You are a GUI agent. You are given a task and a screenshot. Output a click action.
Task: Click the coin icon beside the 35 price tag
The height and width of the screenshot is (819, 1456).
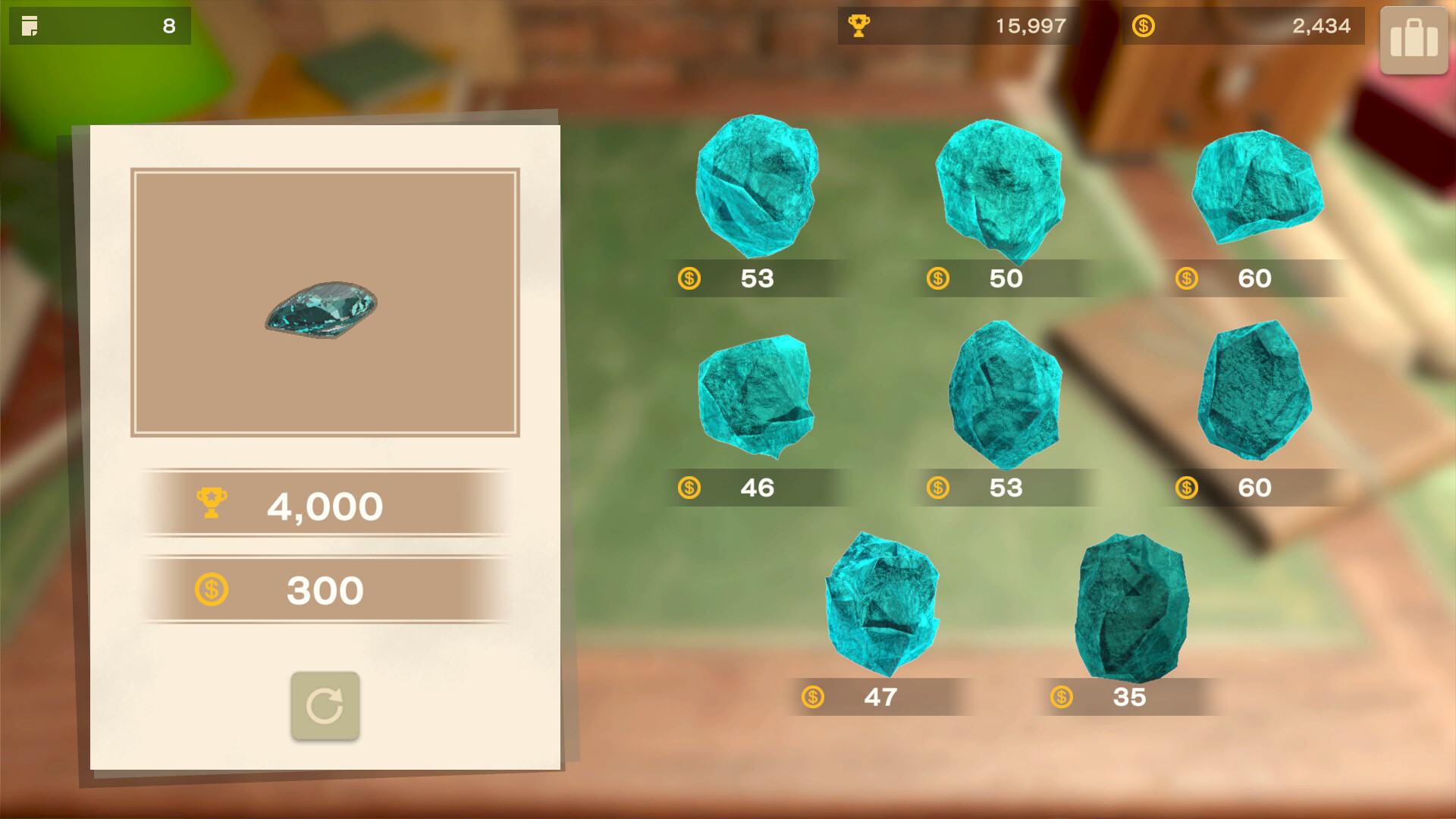click(1062, 697)
